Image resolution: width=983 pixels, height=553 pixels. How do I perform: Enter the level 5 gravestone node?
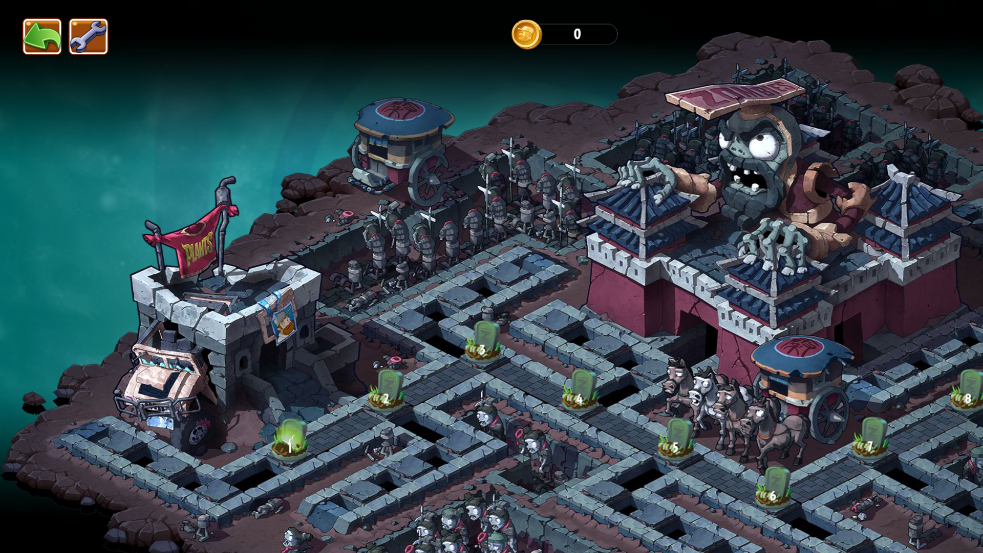point(677,439)
